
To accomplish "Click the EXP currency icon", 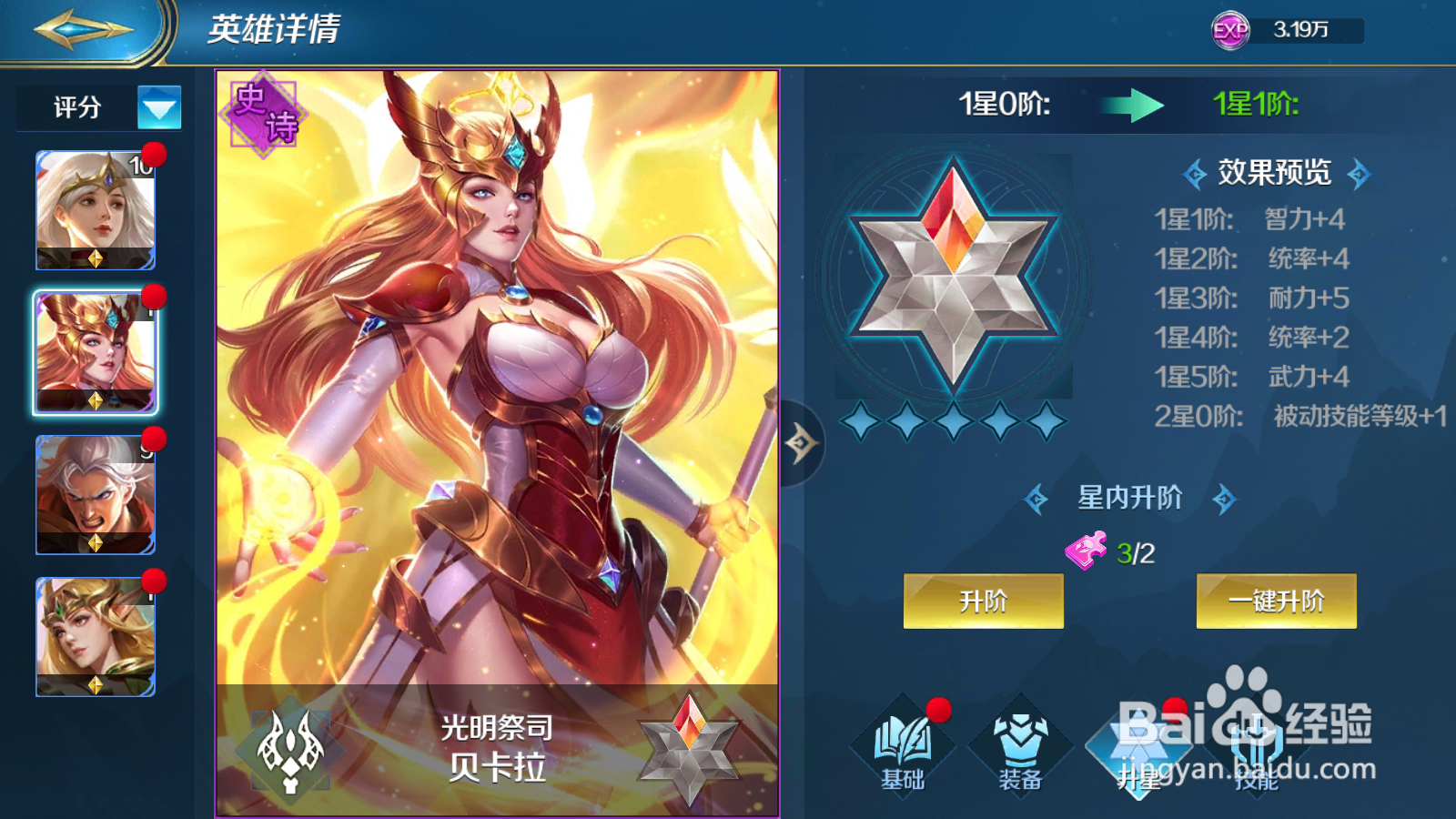I will coord(1228,29).
